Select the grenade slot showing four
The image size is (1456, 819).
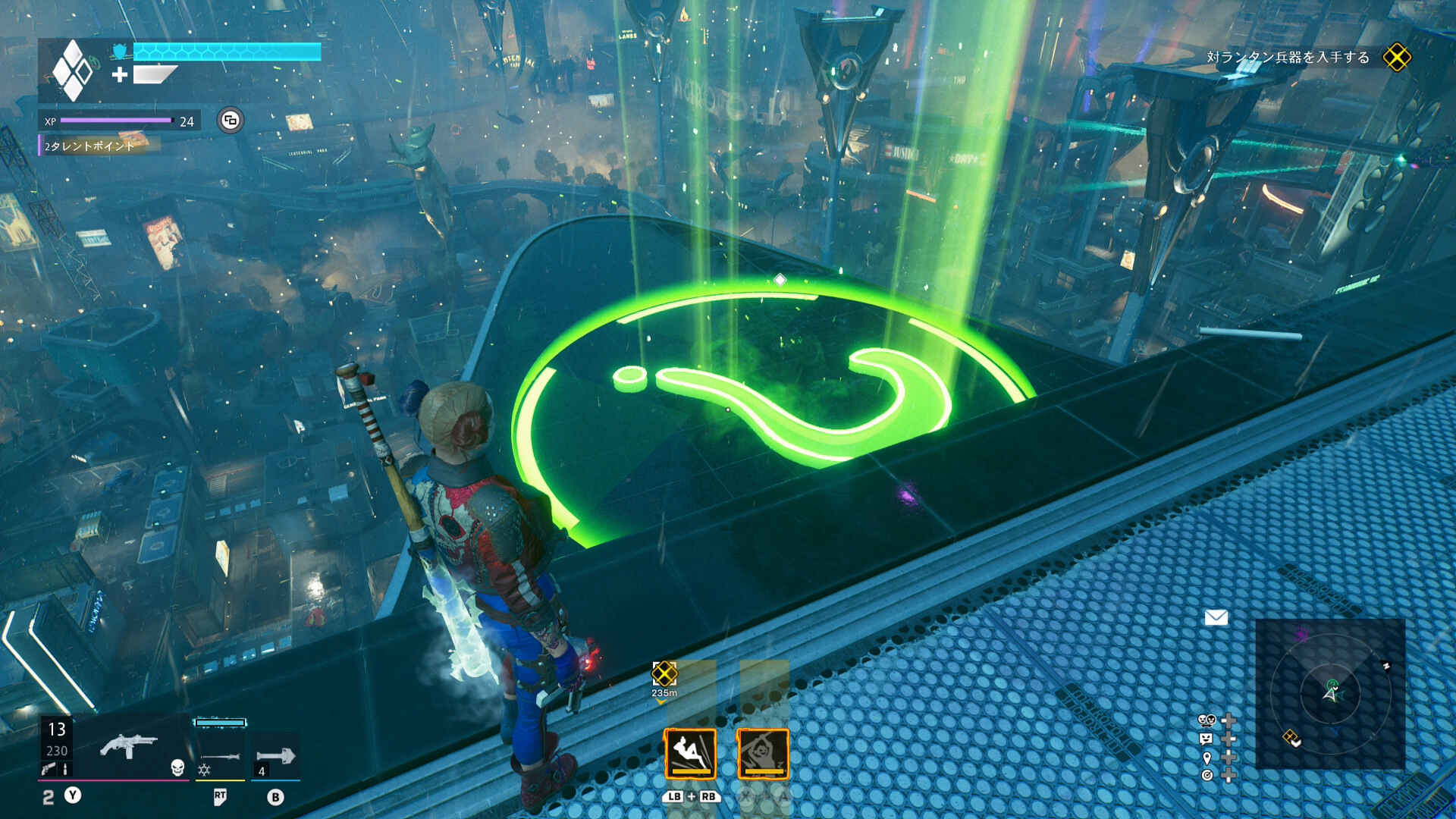coord(275,758)
